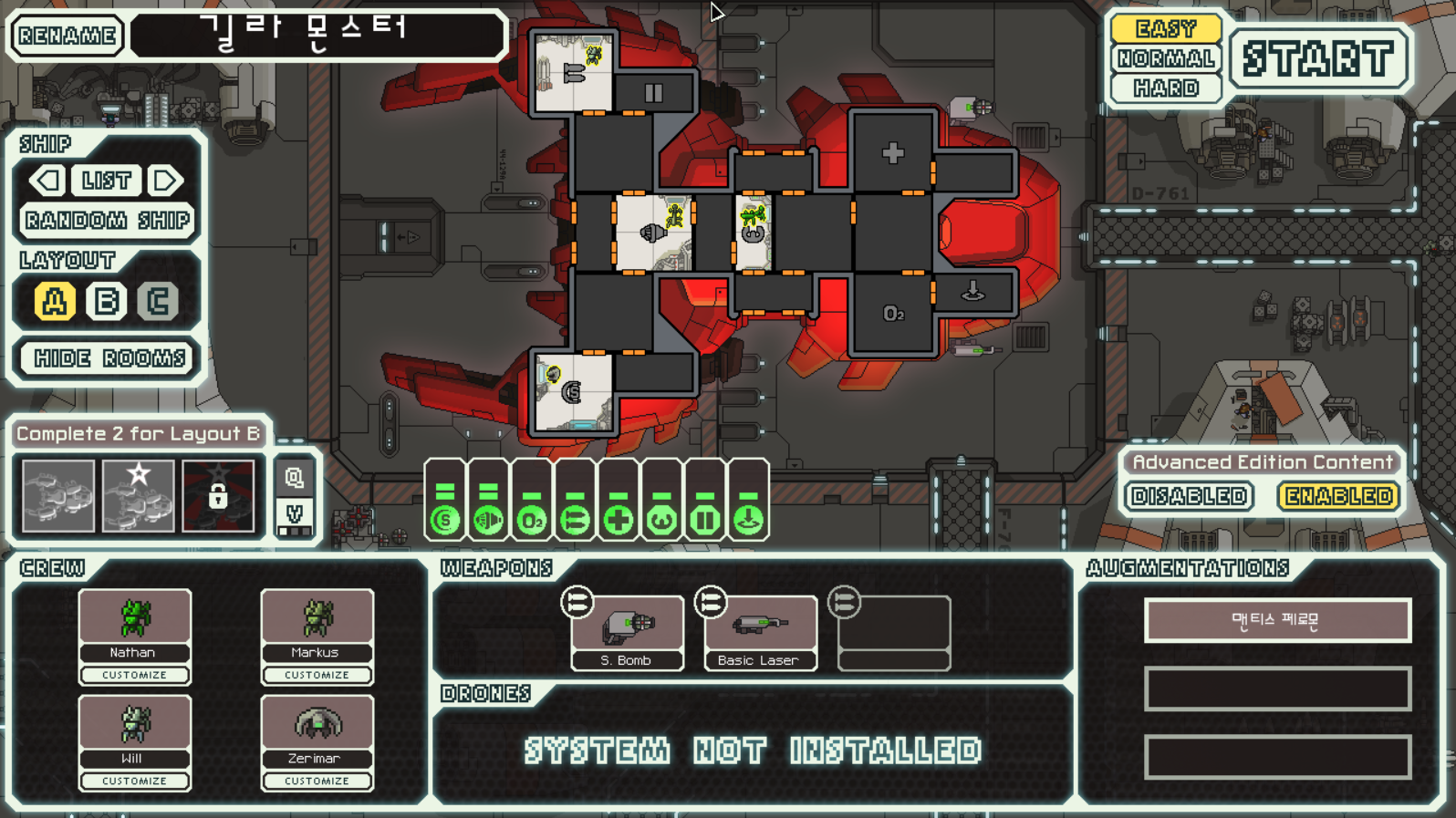Go to the previous ship with left arrow
1456x818 pixels.
pyautogui.click(x=47, y=181)
